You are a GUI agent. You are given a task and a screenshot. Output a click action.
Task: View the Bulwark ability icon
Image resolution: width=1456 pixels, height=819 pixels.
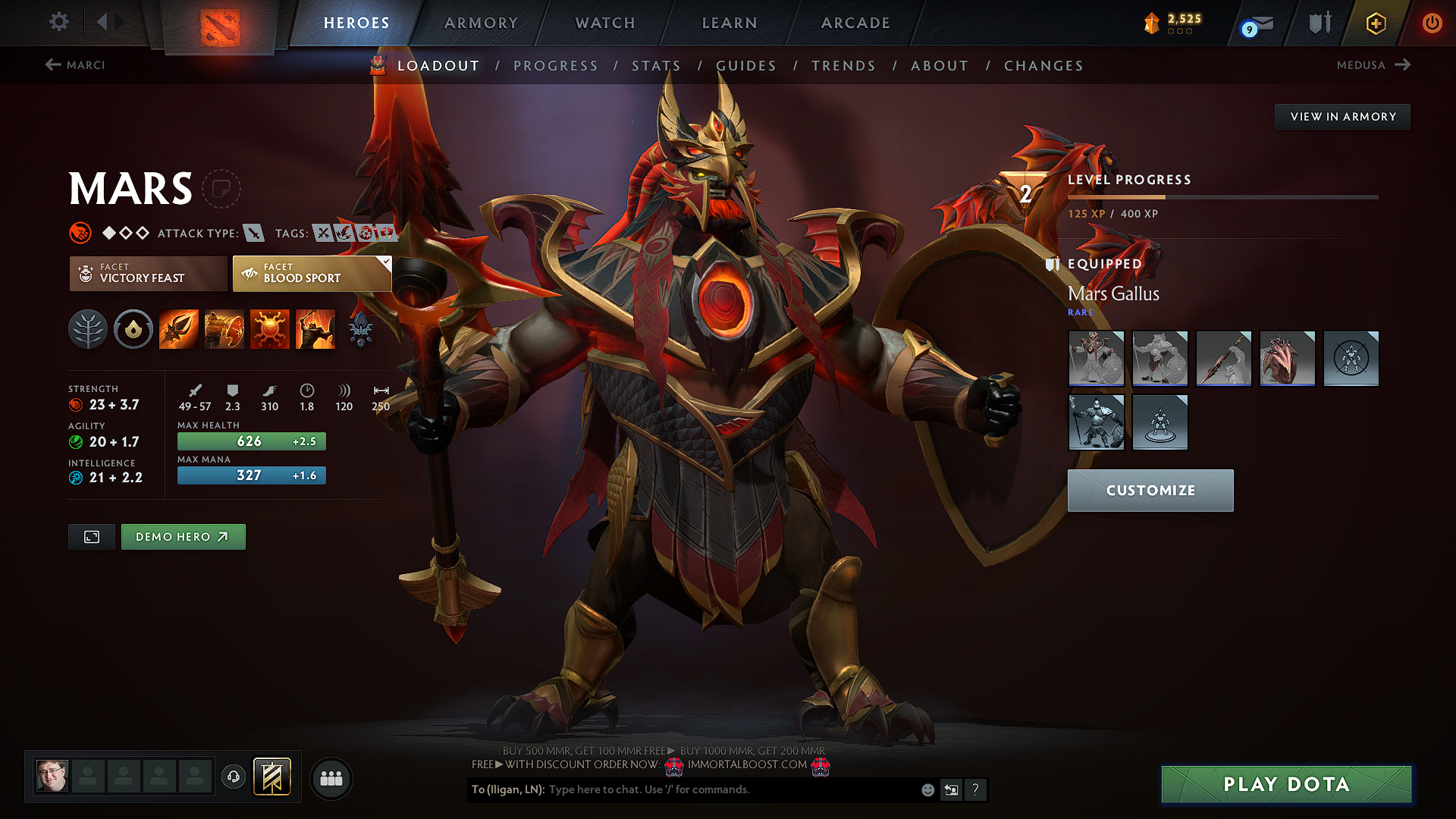pos(270,328)
